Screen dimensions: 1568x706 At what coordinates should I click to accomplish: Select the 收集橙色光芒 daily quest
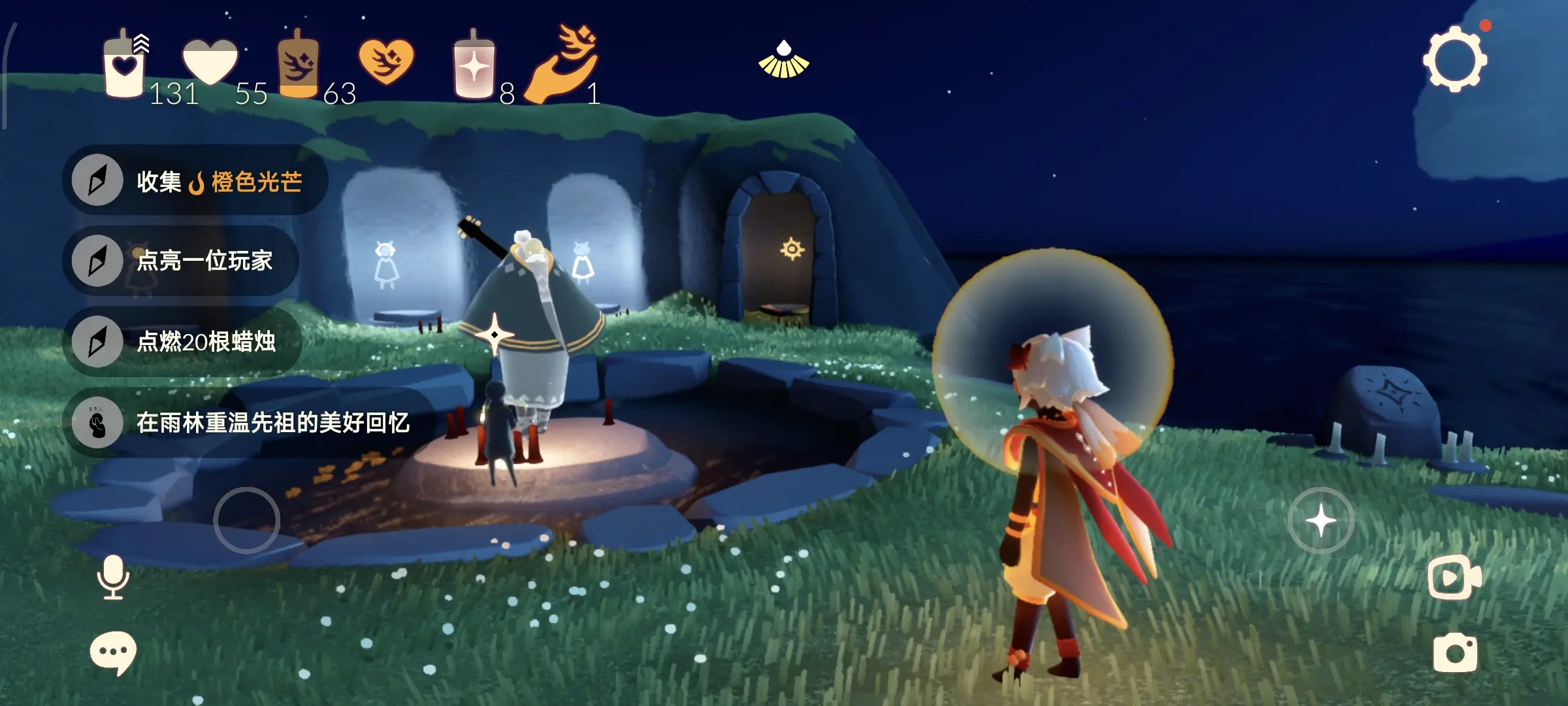pyautogui.click(x=195, y=181)
